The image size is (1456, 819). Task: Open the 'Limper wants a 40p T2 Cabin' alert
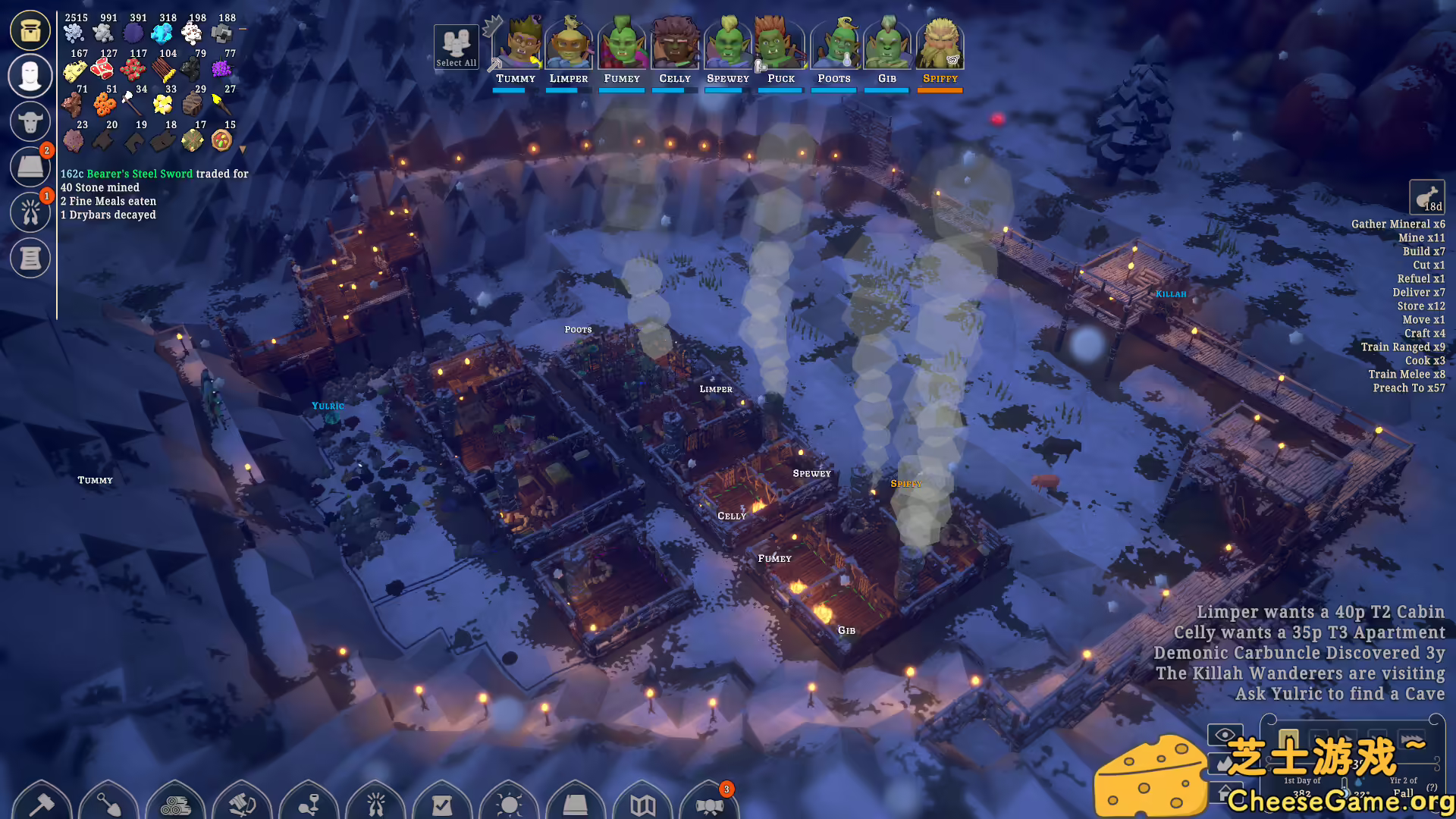(1320, 612)
